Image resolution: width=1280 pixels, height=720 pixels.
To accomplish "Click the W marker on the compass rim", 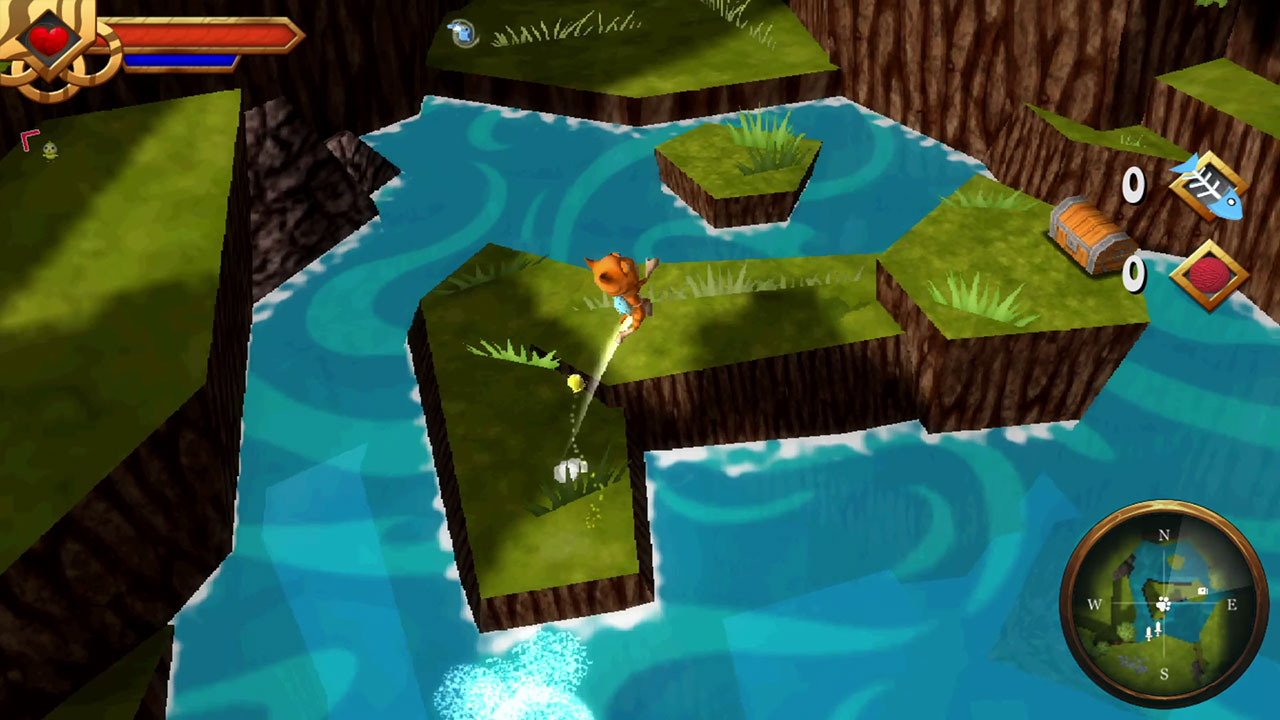I will coord(1094,605).
